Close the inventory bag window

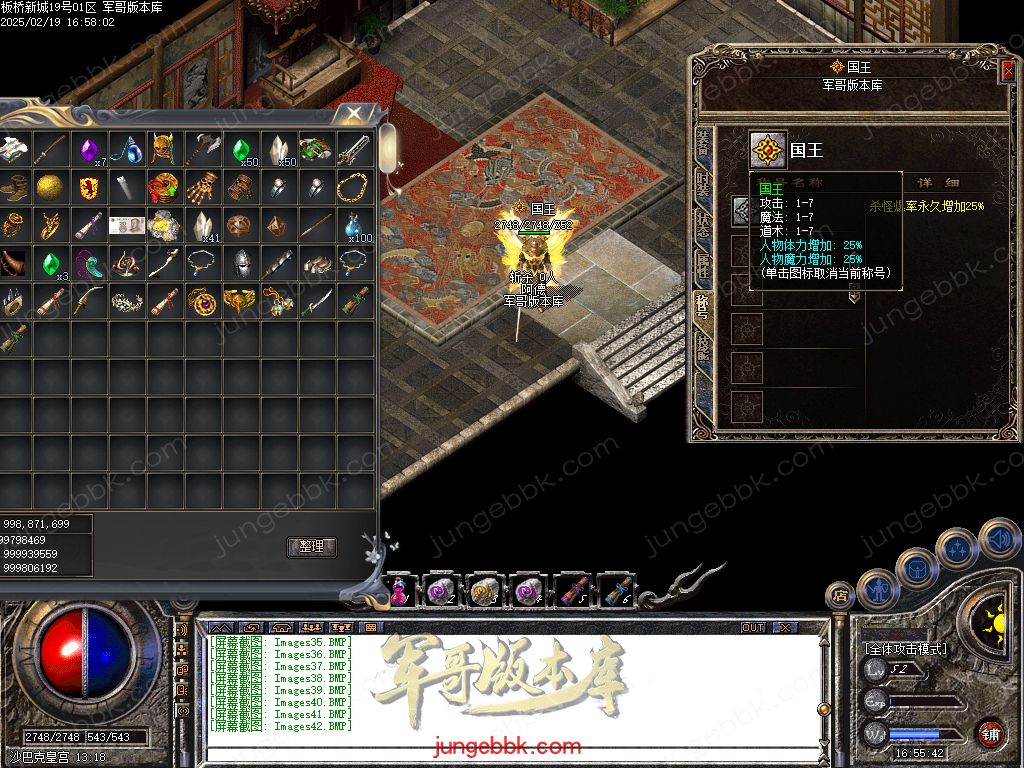tap(354, 114)
